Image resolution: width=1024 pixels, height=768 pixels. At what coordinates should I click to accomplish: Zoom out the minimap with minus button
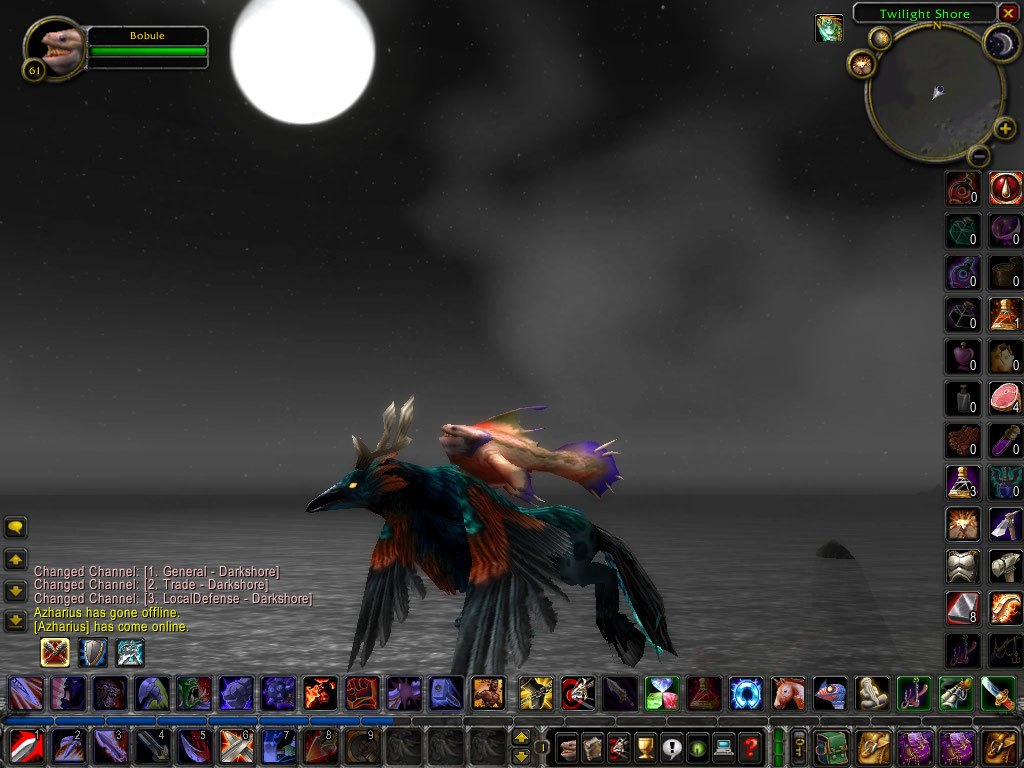tap(979, 156)
